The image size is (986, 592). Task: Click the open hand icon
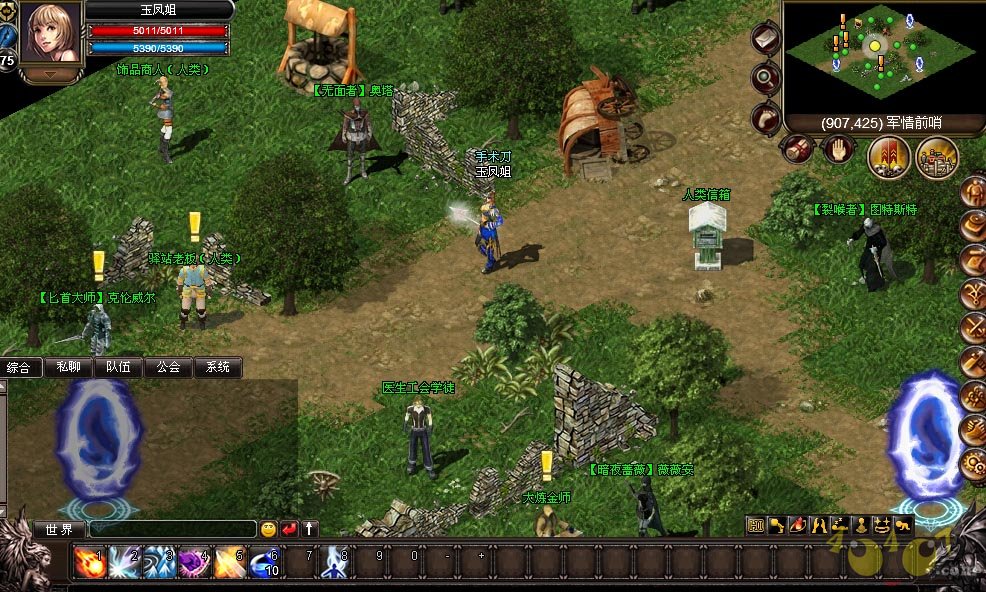point(837,151)
